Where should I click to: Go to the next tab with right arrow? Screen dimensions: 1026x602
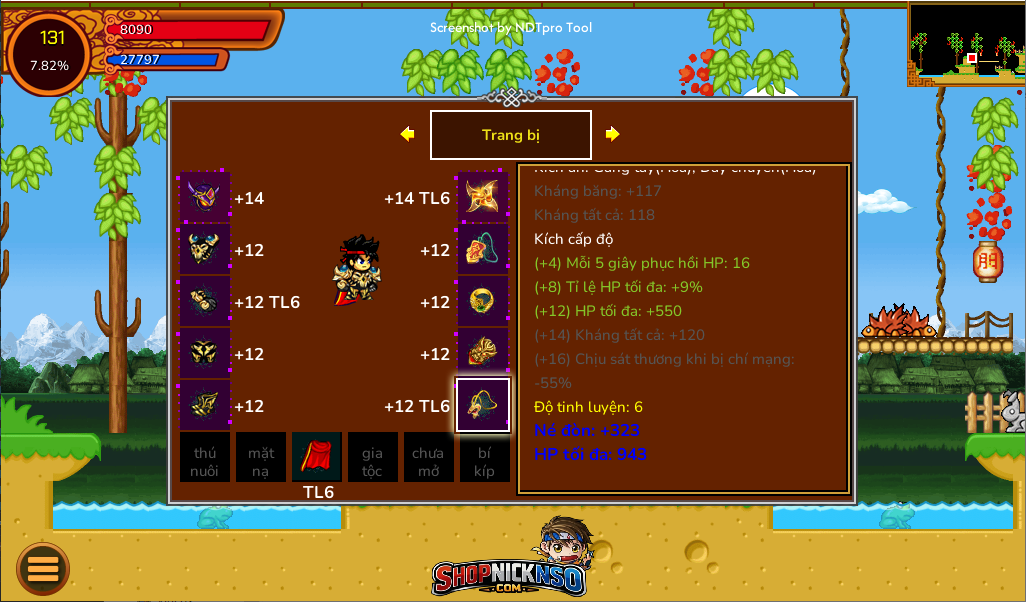[x=613, y=134]
